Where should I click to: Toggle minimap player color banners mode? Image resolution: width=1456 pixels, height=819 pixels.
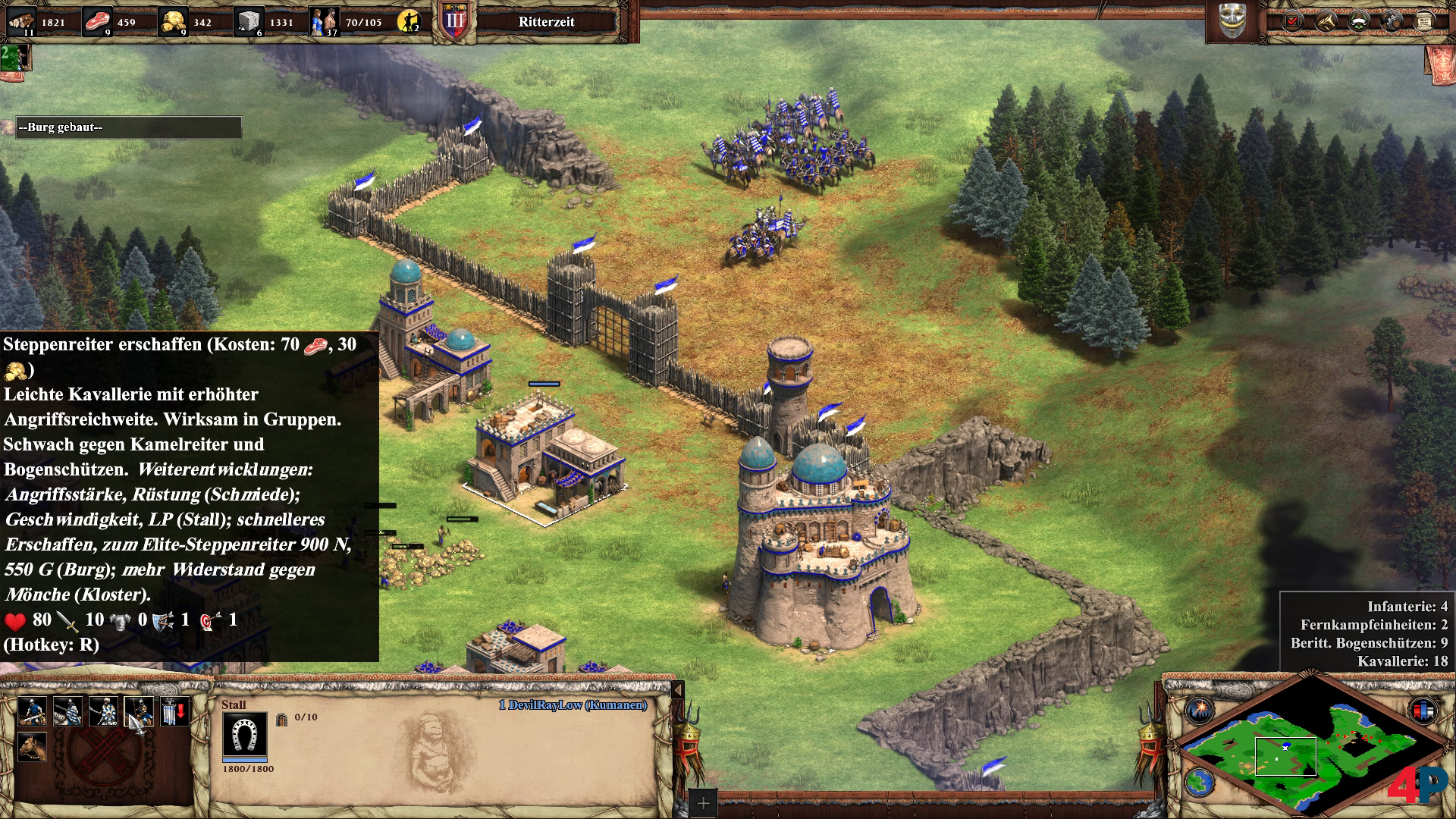(1423, 711)
